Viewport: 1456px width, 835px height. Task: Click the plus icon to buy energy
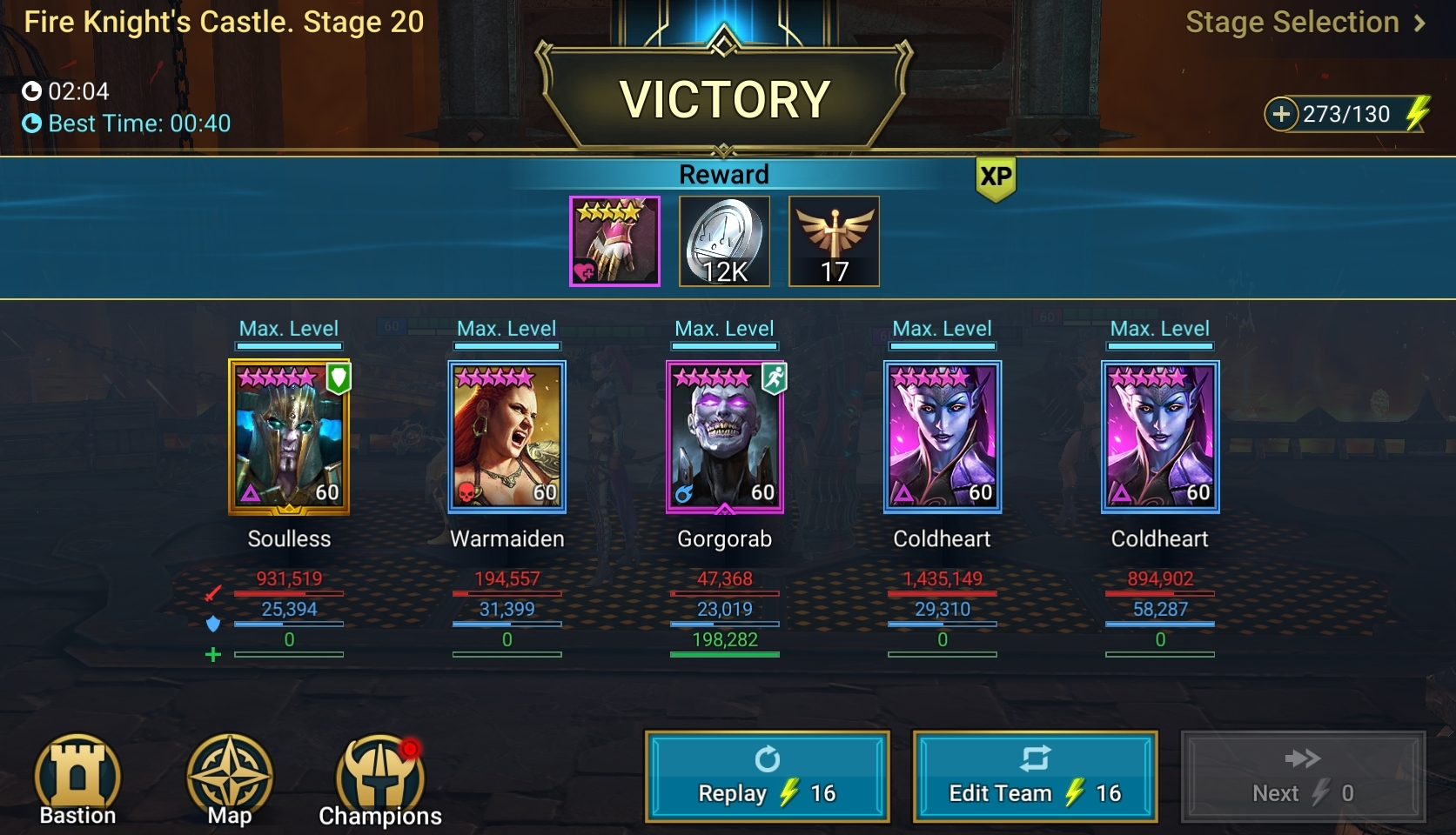(1283, 112)
